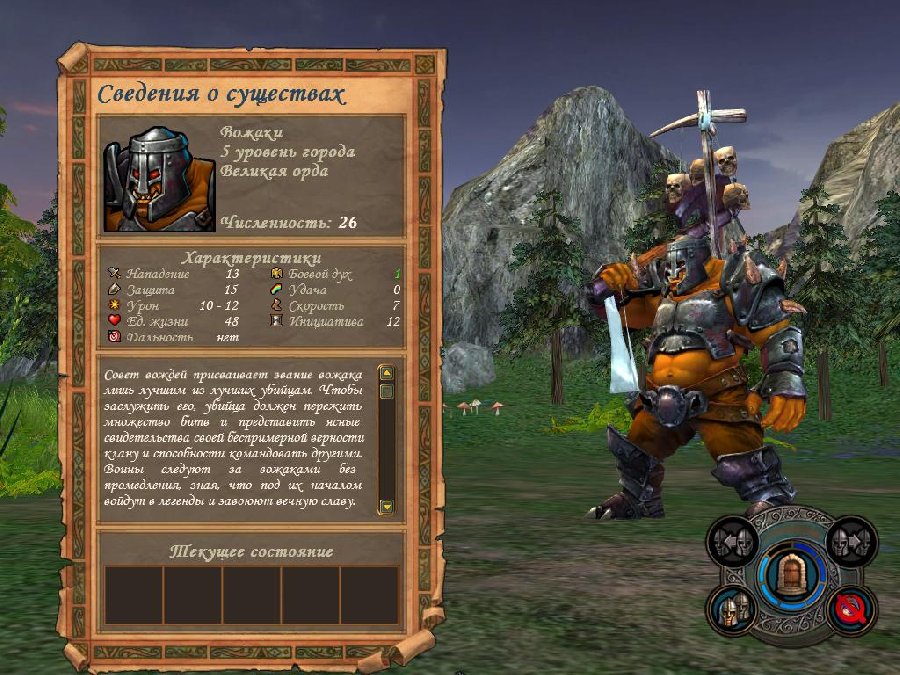900x675 pixels.
Task: Click the description scrollbar thumb
Action: (x=387, y=391)
